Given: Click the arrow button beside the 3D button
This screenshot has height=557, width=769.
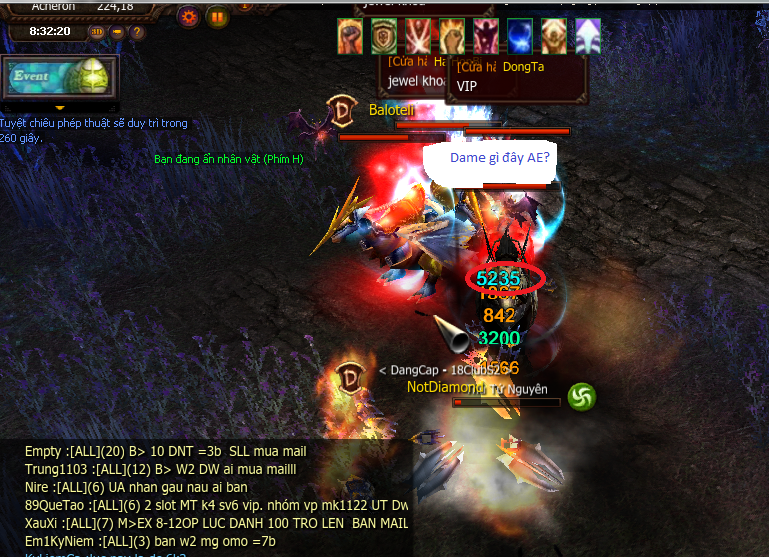Looking at the screenshot, I should tap(117, 32).
